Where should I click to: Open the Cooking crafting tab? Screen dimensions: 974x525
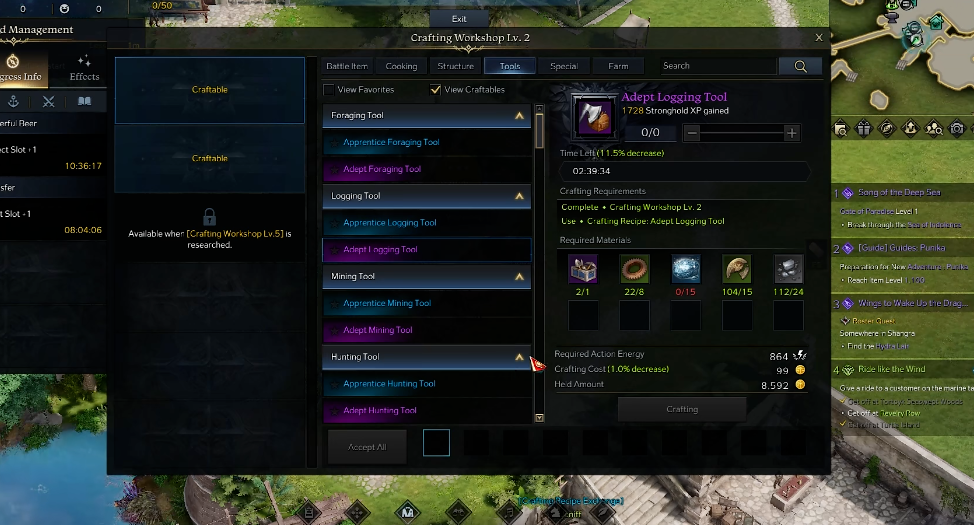coord(401,66)
